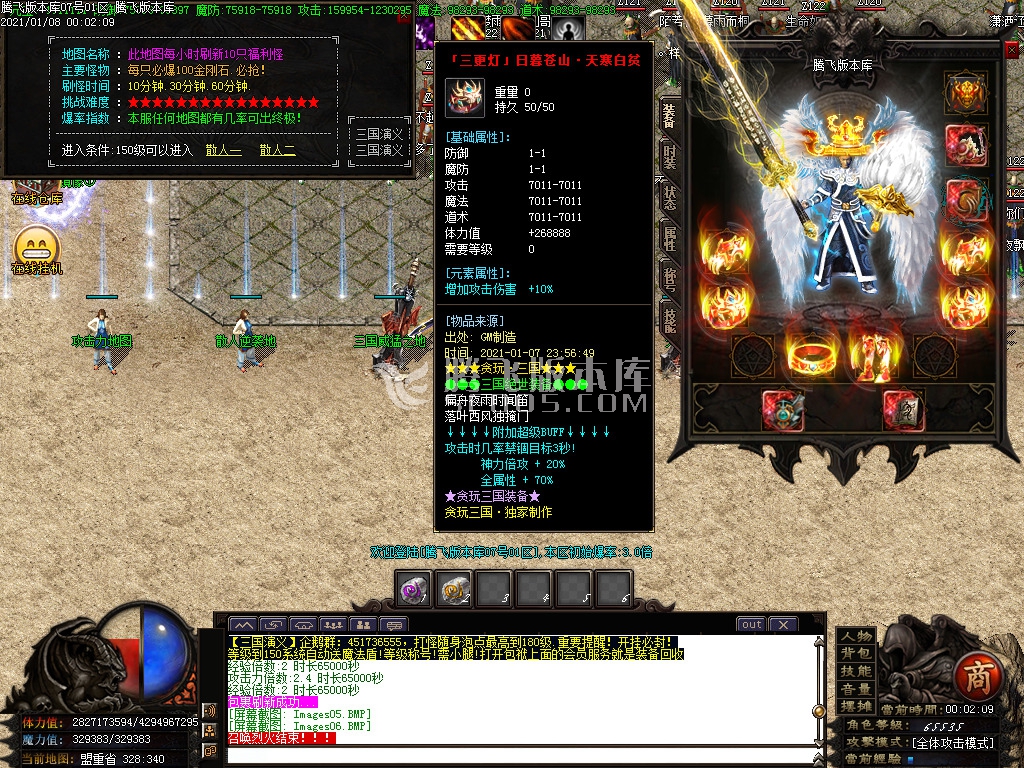
Task: Click the 在线挂机 smiley face icon
Action: [x=37, y=245]
